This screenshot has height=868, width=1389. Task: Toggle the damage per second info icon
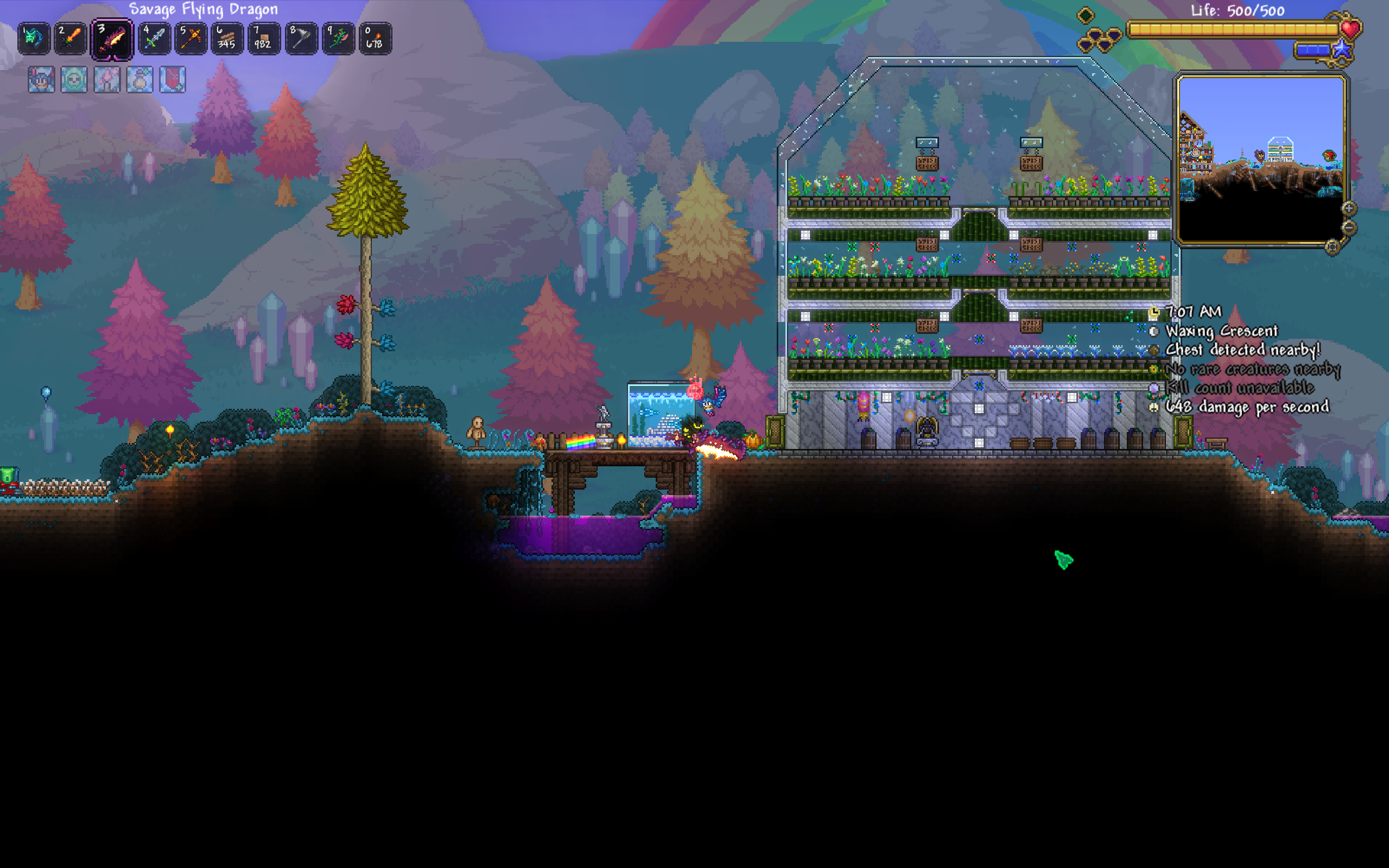click(1155, 407)
